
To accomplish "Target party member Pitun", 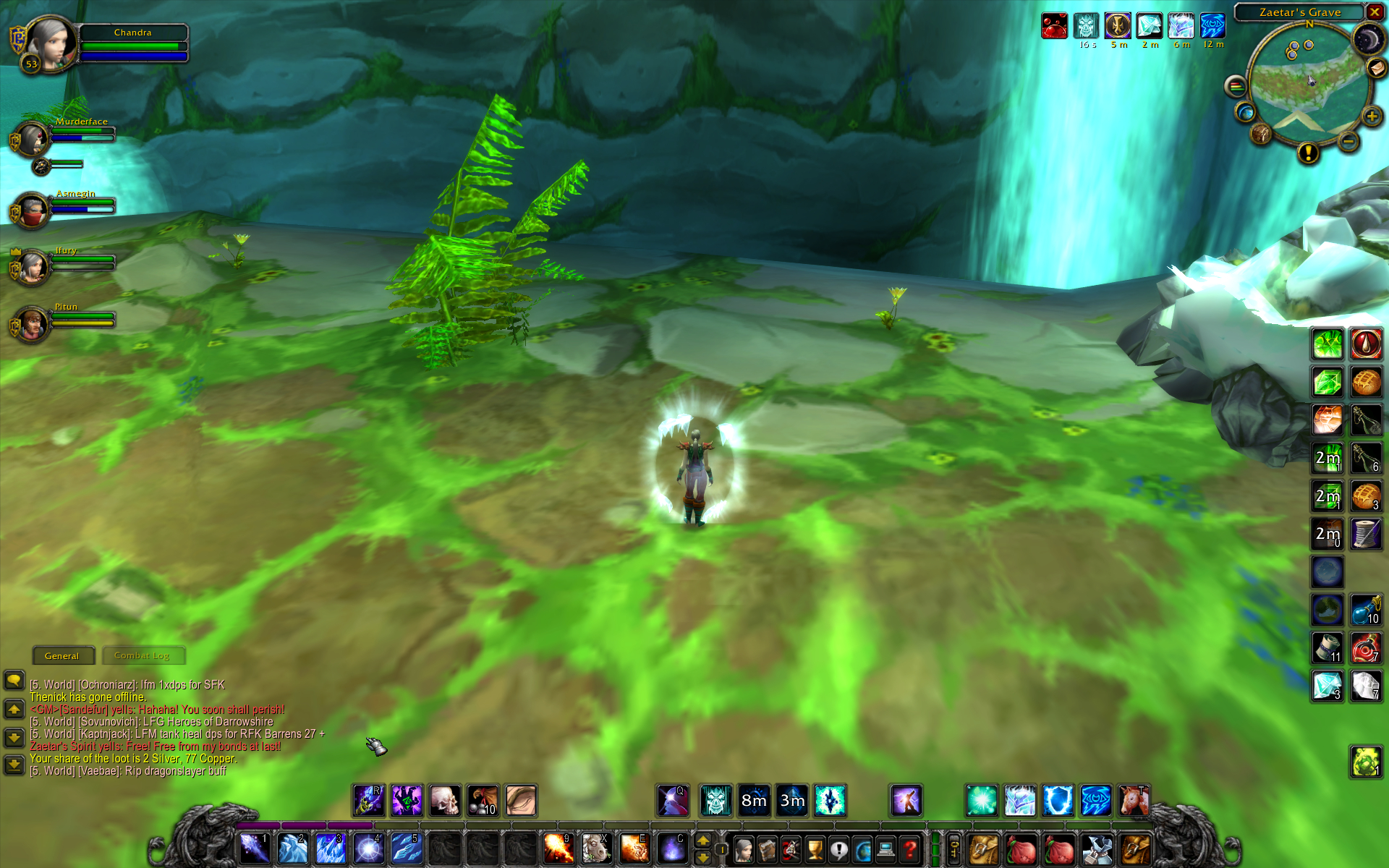I will (32, 324).
